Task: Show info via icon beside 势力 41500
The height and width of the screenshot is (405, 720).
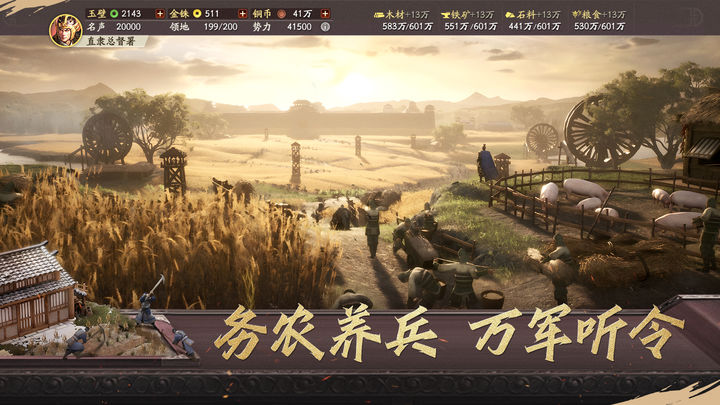Action: click(x=322, y=29)
